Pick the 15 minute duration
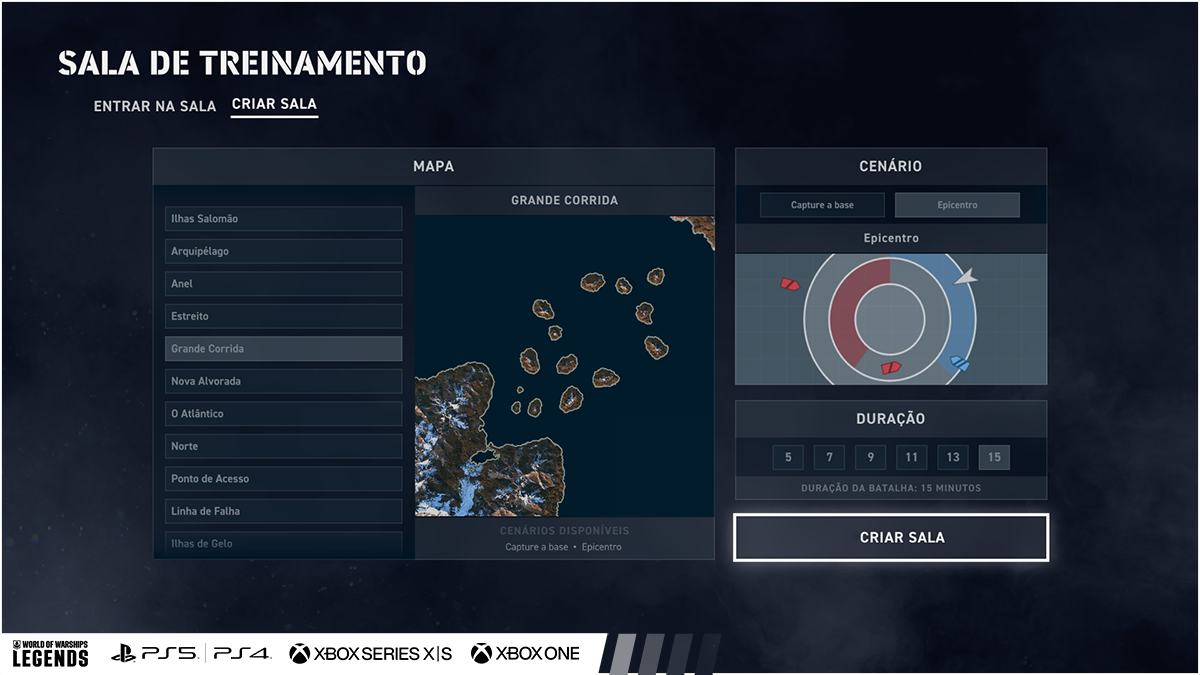 [x=994, y=458]
